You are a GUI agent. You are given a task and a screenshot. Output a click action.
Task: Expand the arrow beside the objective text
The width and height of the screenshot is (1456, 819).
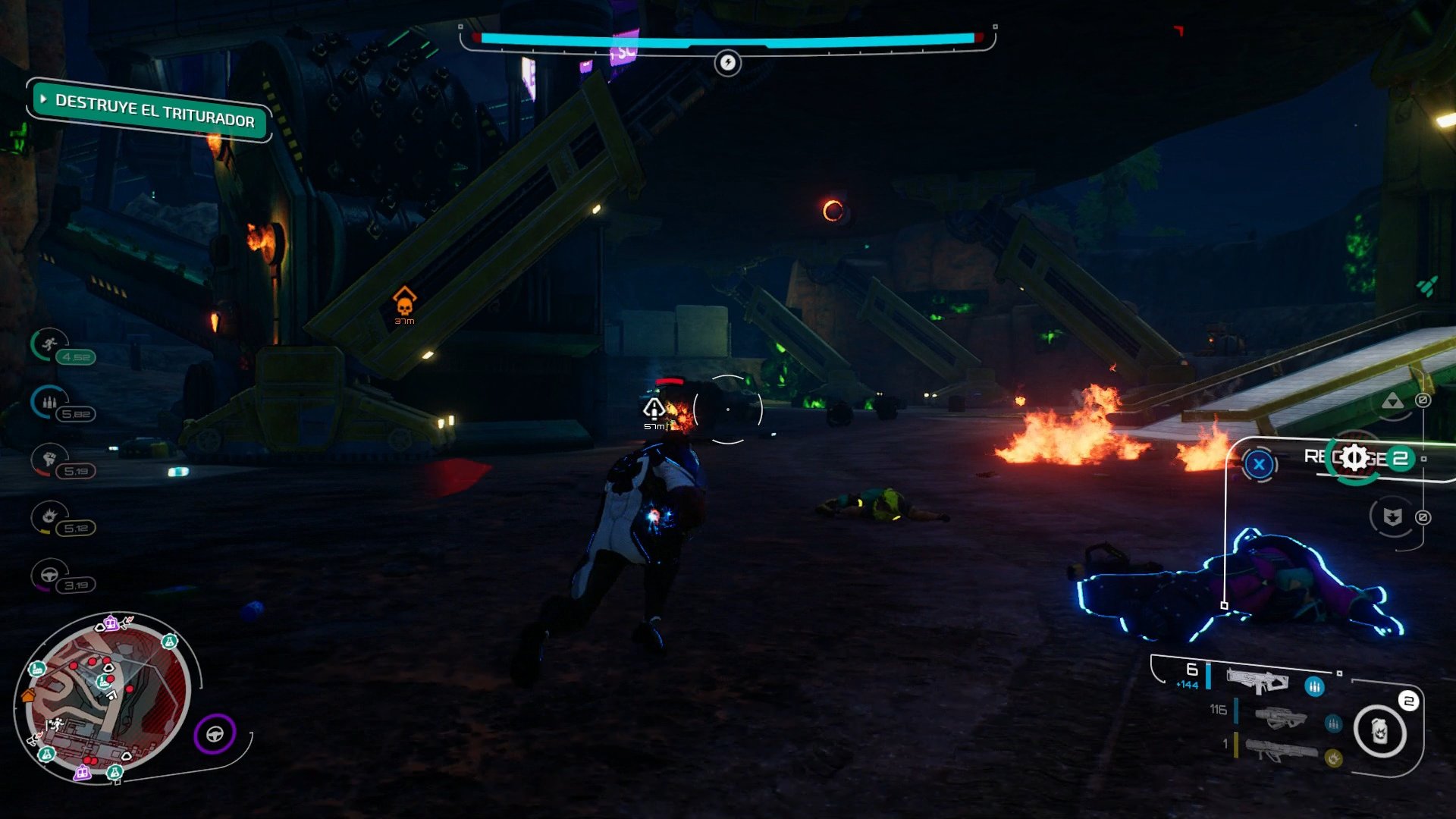point(44,99)
